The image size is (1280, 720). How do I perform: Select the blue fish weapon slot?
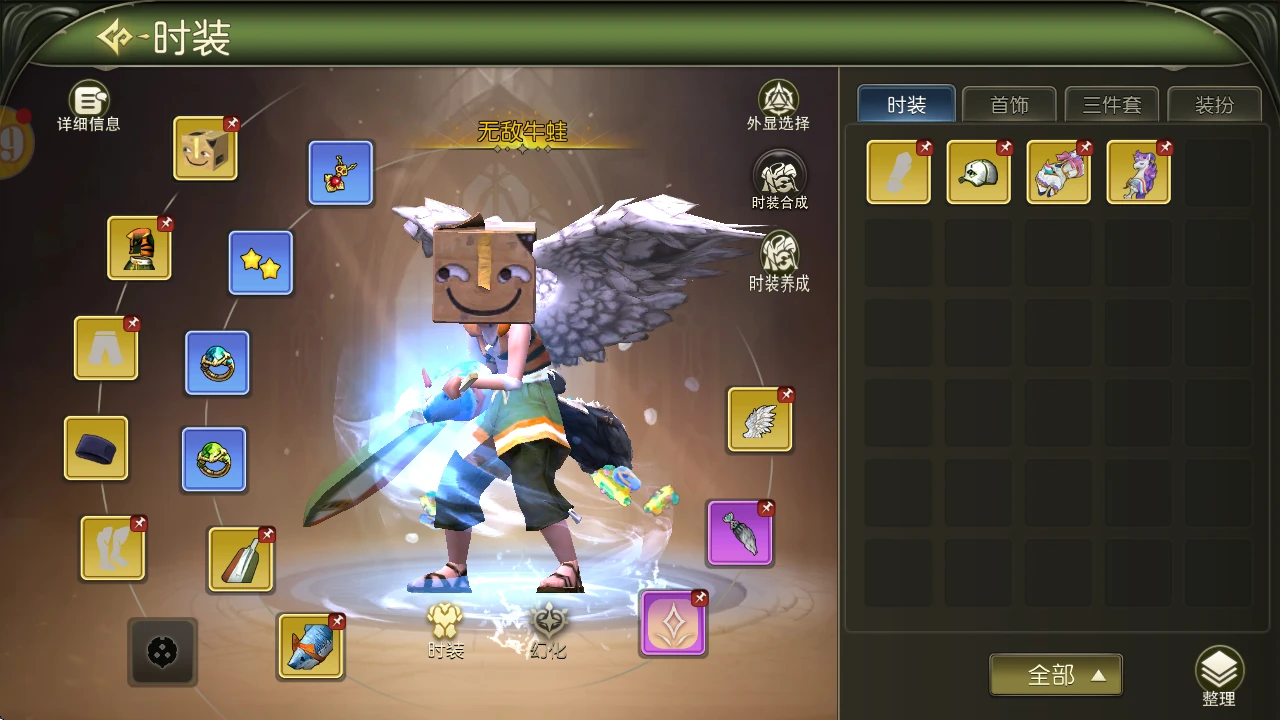click(311, 646)
